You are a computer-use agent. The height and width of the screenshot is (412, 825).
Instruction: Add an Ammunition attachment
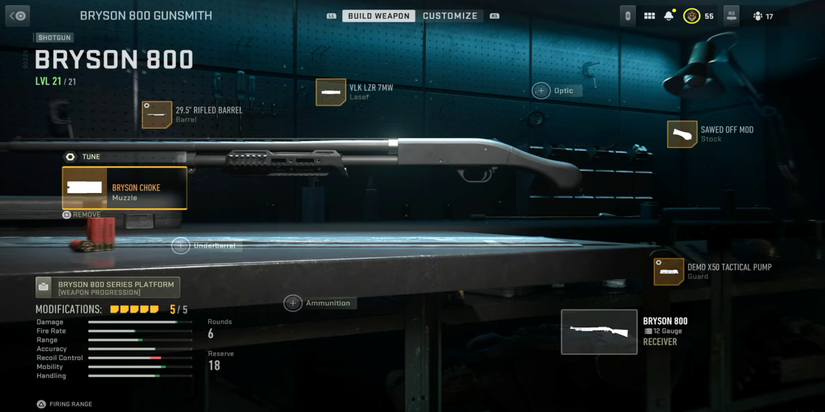point(319,303)
